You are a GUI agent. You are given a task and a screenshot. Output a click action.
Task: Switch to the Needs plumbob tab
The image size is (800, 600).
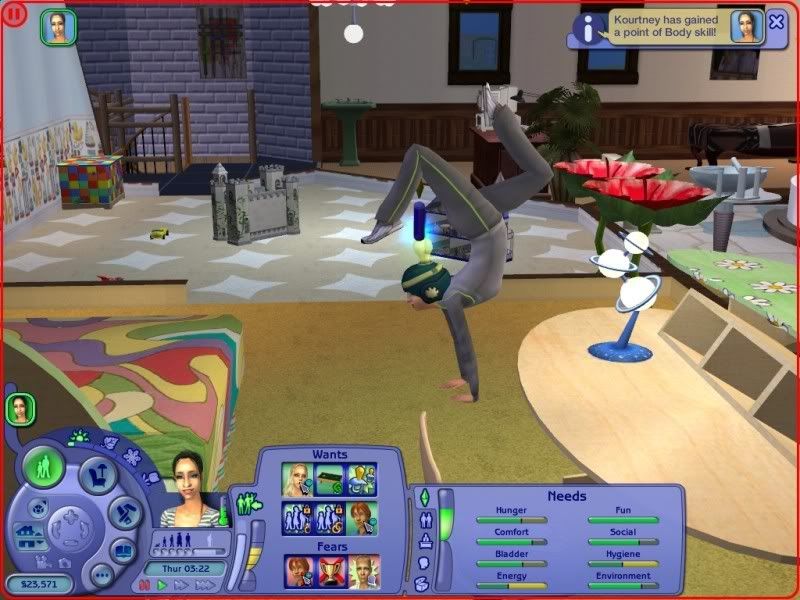423,497
